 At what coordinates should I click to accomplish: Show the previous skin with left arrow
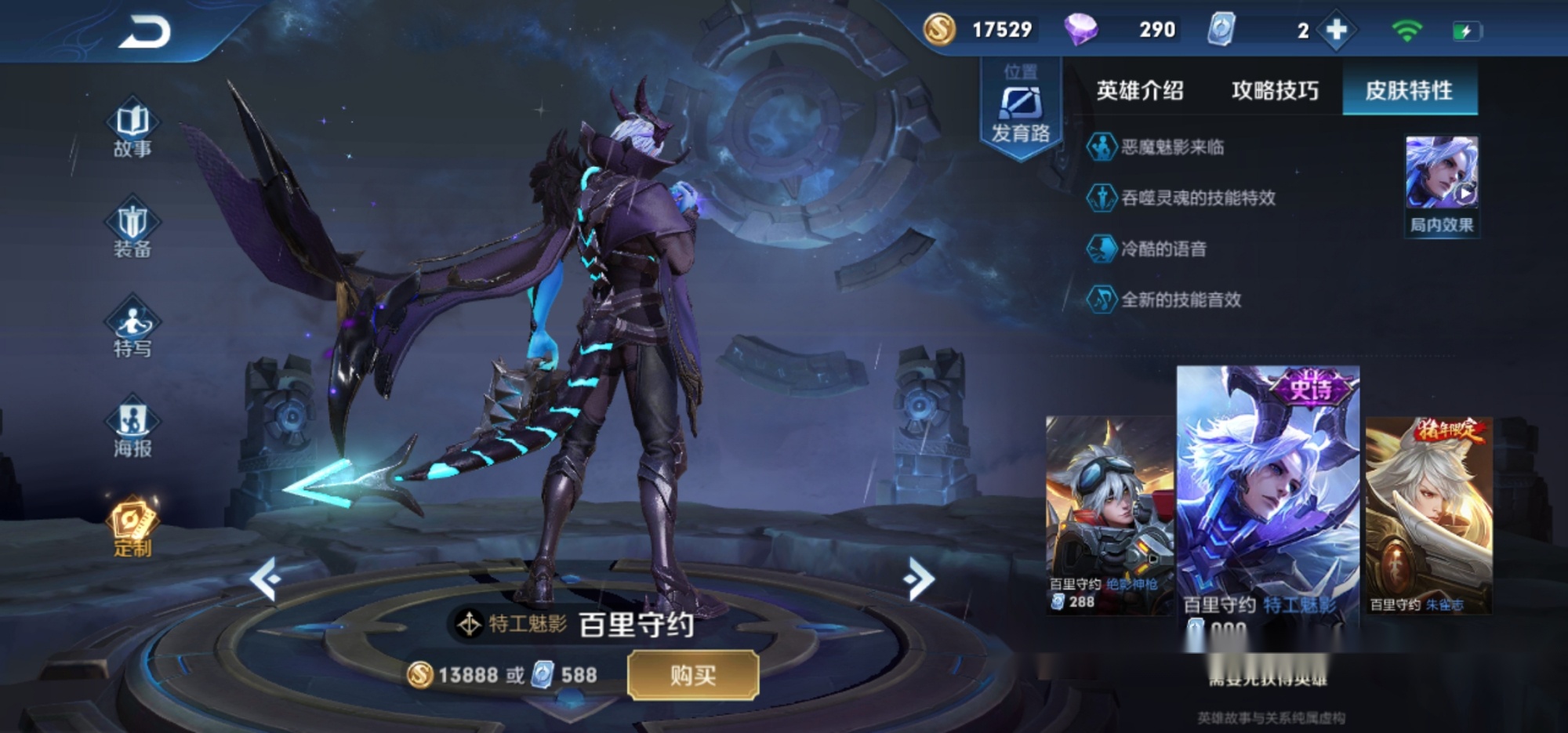point(265,579)
